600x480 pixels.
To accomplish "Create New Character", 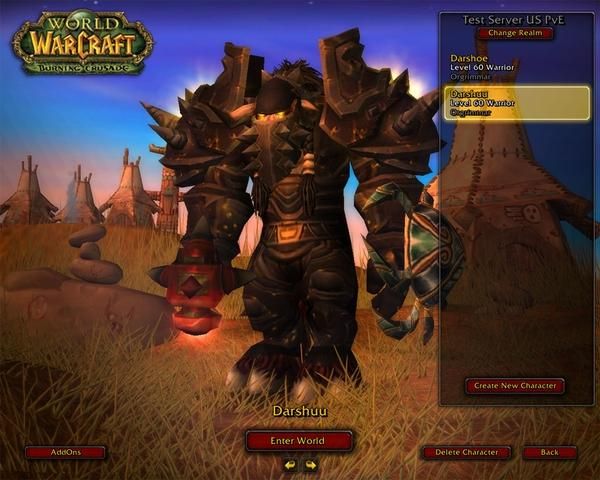I will tap(514, 385).
